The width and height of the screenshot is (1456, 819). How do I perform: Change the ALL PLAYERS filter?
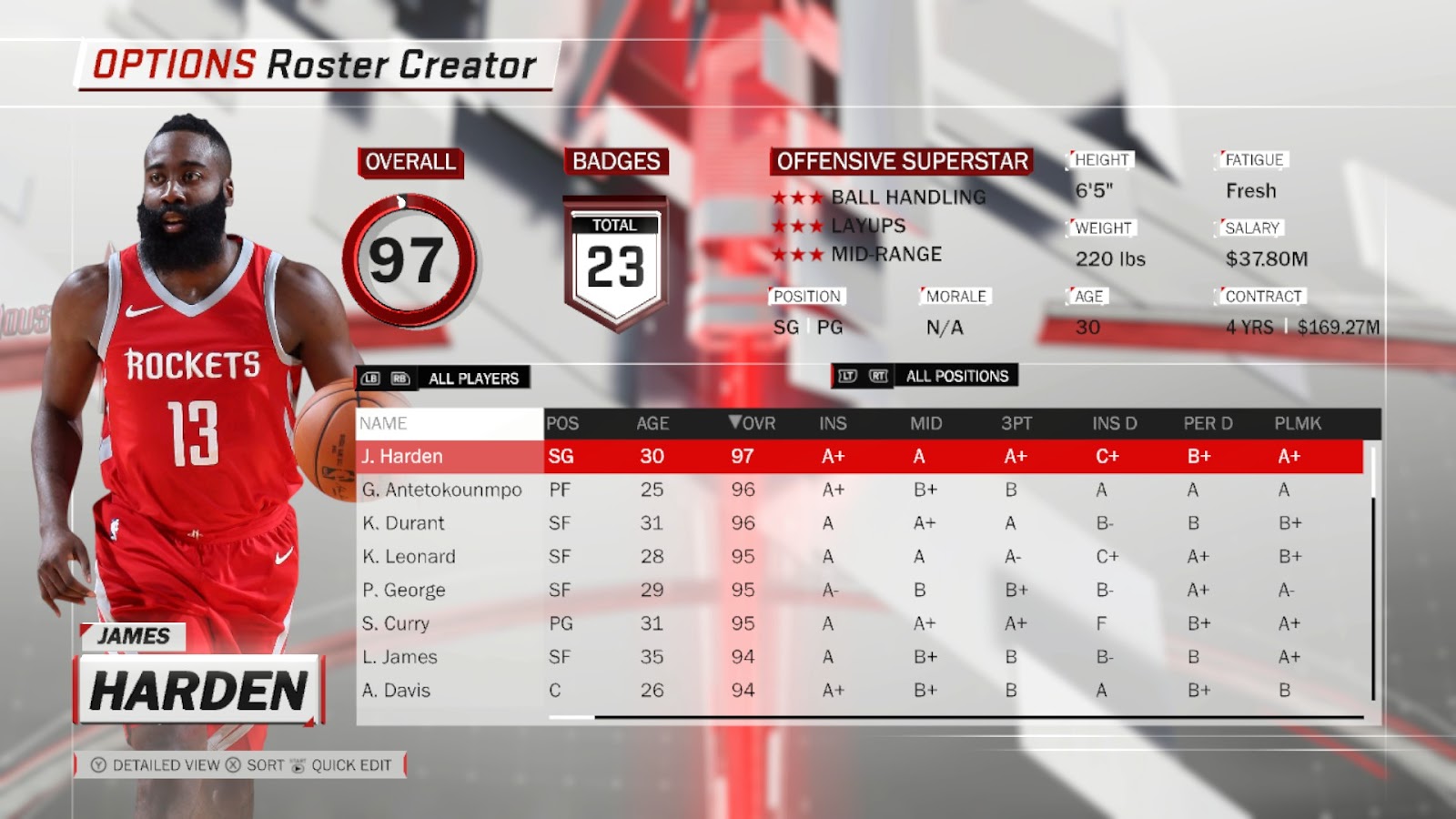click(473, 379)
